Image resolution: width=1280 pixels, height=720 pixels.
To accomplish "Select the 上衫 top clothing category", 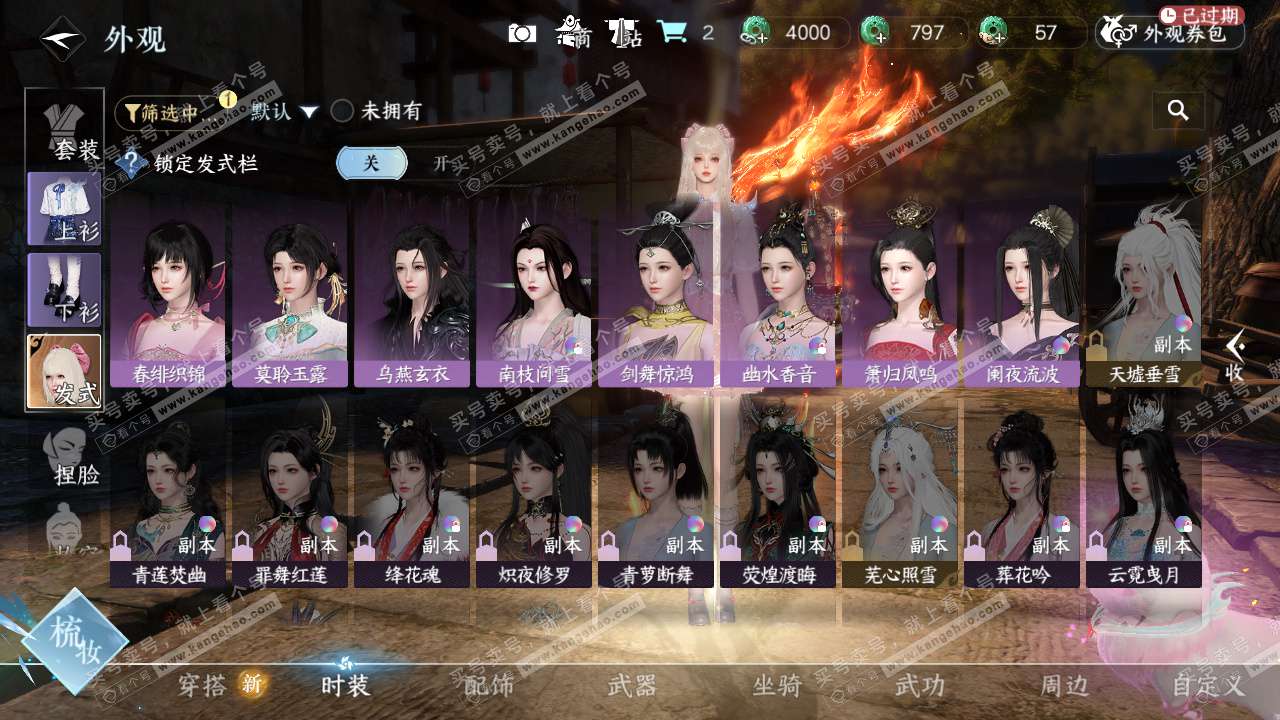I will coord(65,208).
